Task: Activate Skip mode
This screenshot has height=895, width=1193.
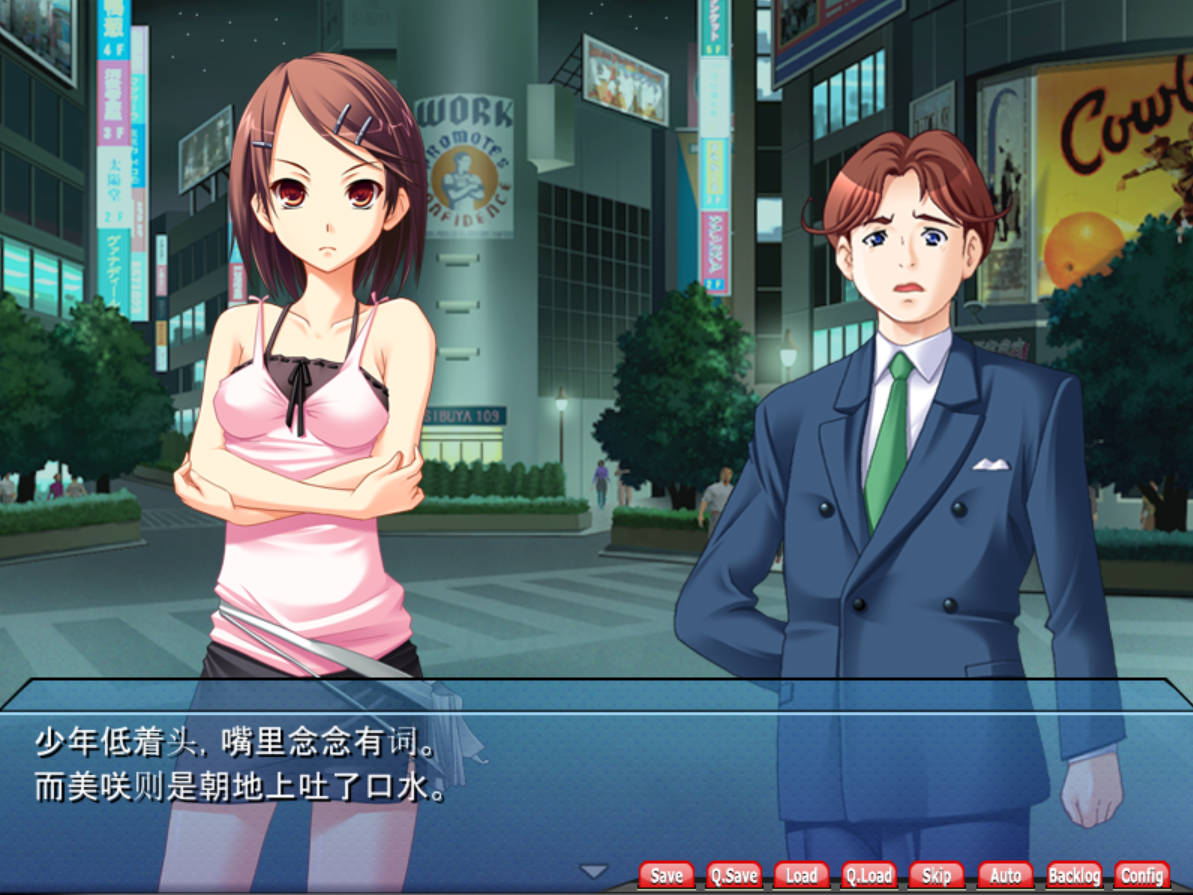Action: [x=937, y=876]
